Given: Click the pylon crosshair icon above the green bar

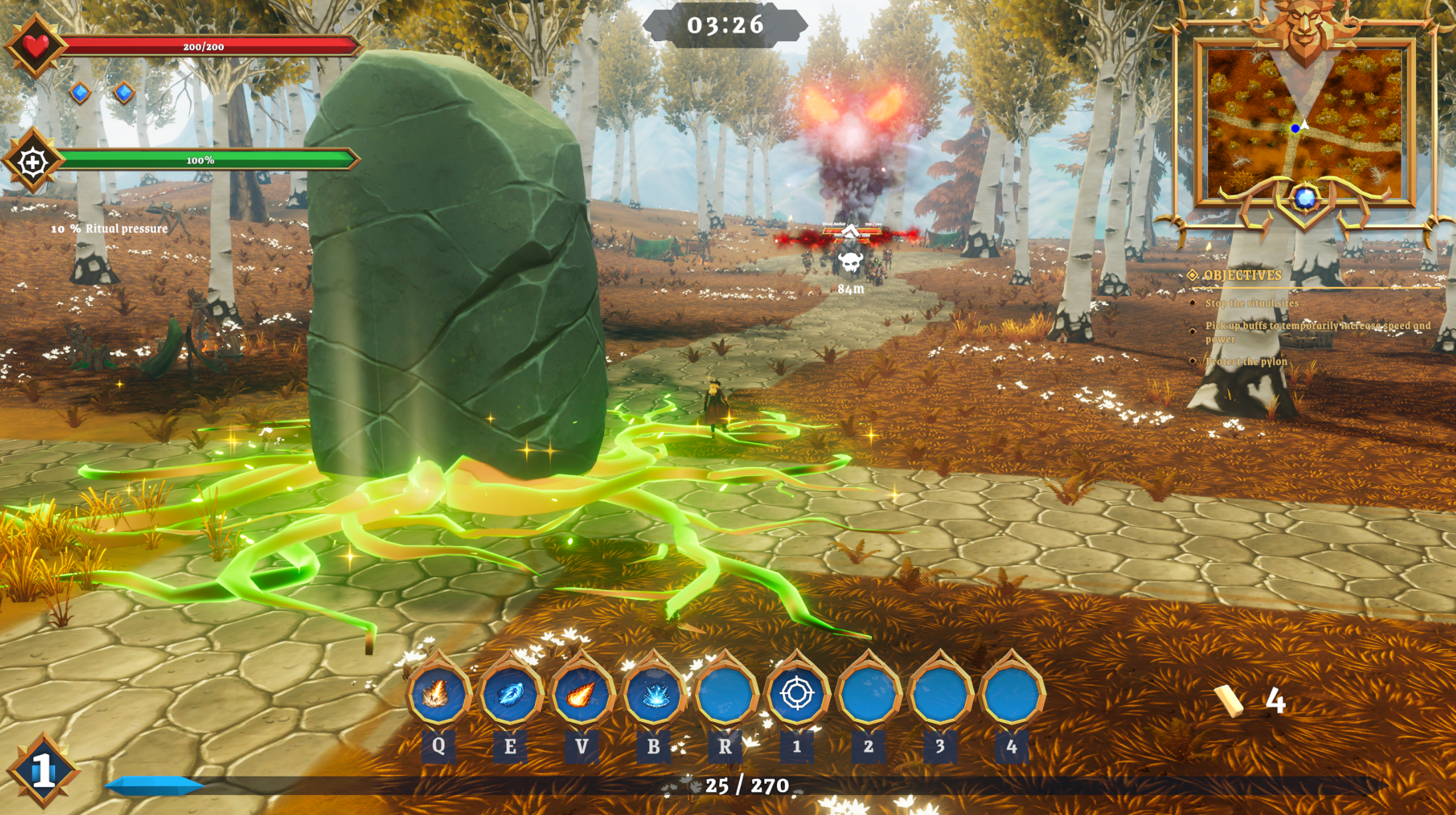Looking at the screenshot, I should pos(32,160).
